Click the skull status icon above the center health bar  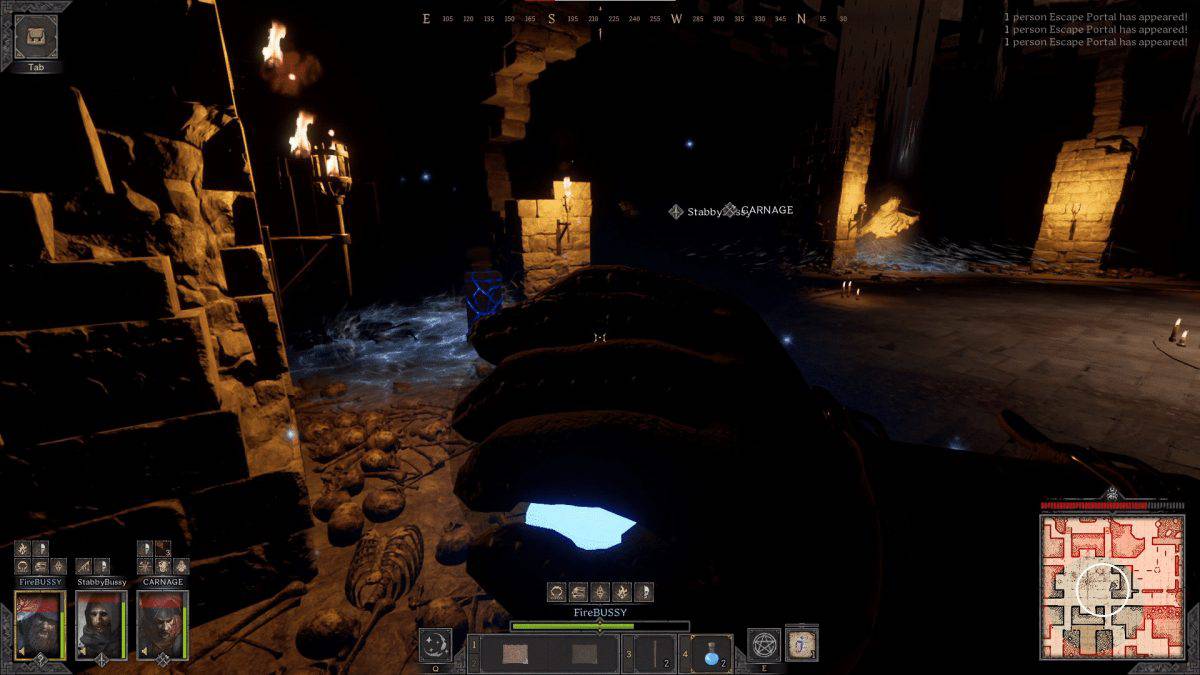pos(643,592)
